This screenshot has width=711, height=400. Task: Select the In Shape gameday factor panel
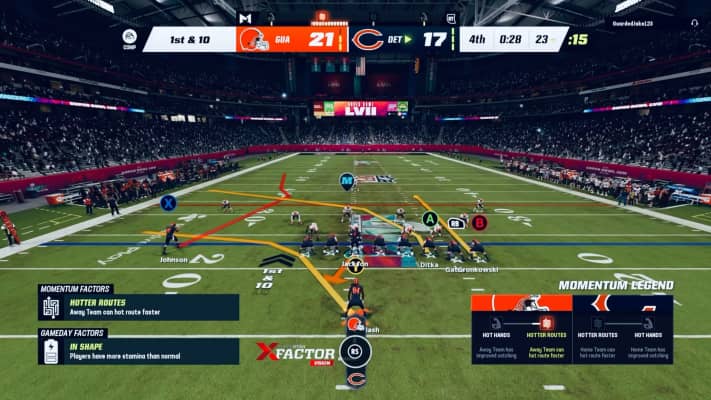point(138,351)
